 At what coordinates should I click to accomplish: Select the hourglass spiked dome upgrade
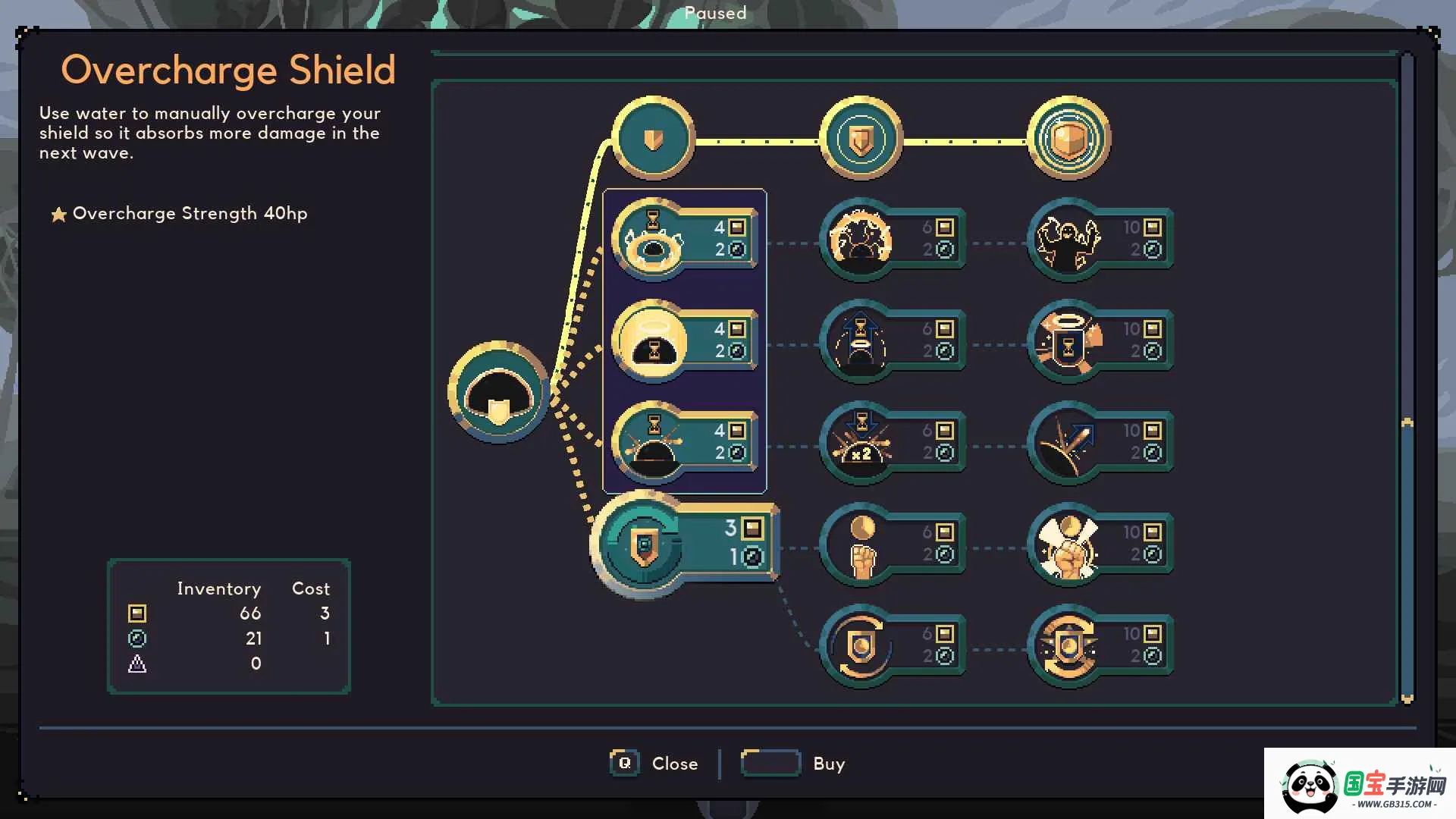click(653, 443)
